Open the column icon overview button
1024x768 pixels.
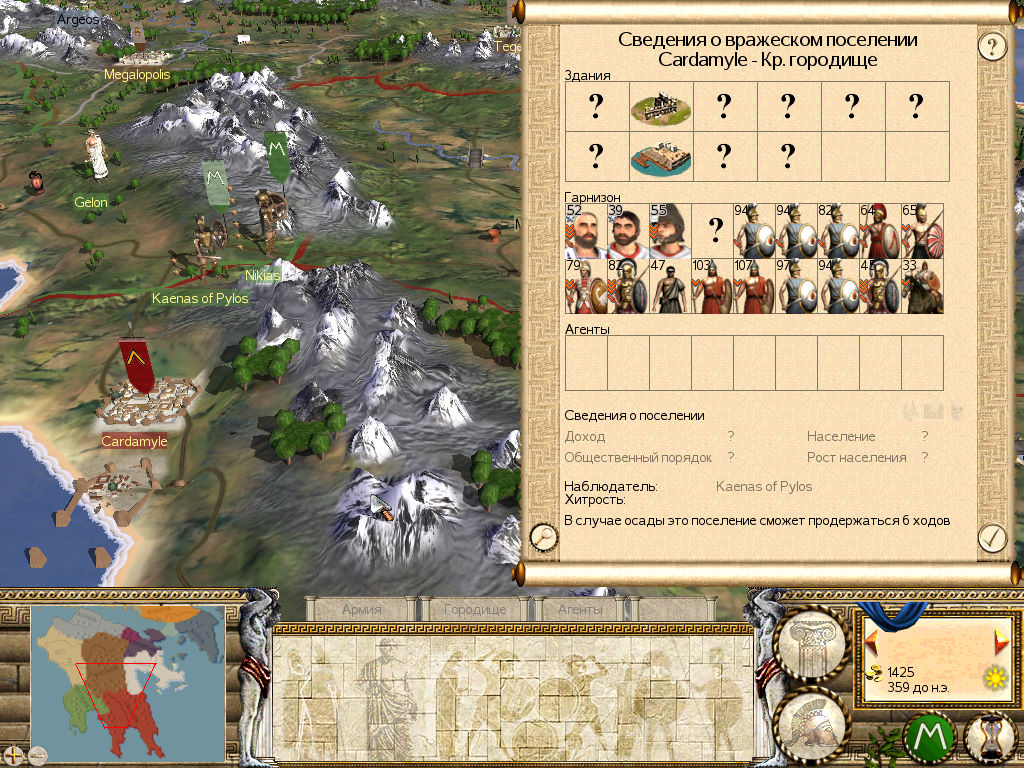[x=813, y=642]
